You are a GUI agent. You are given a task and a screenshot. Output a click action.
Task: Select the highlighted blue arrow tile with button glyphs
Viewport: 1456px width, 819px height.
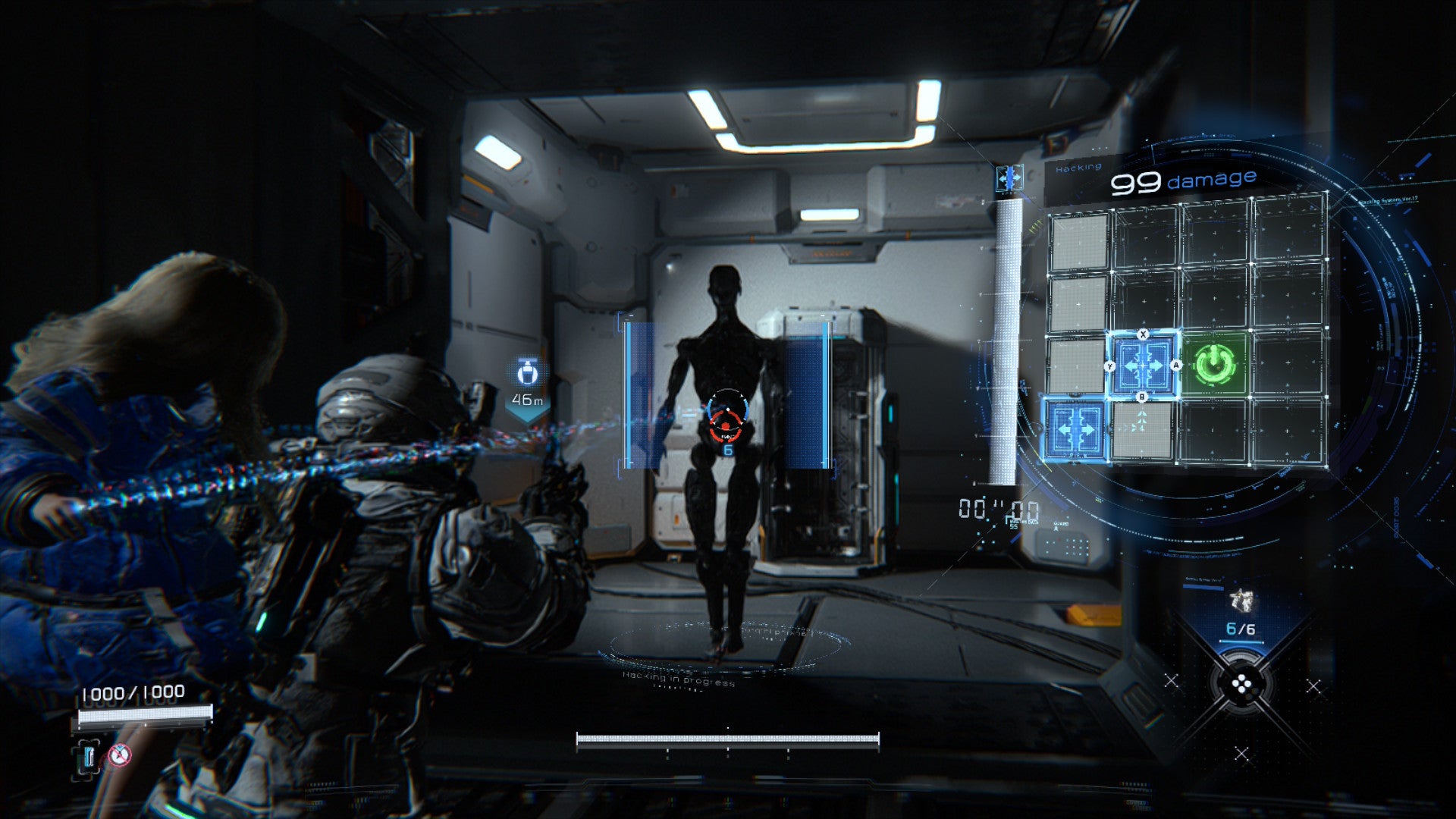pyautogui.click(x=1143, y=366)
